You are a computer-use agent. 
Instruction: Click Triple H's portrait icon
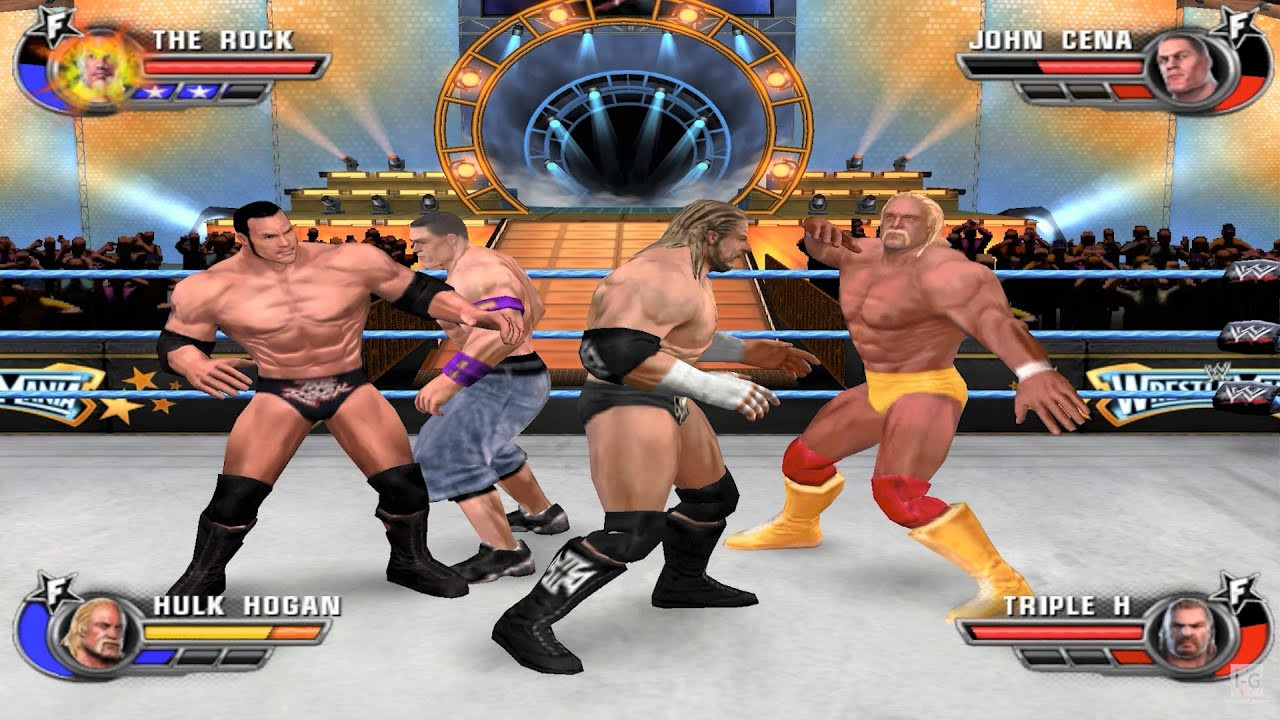(x=1187, y=630)
